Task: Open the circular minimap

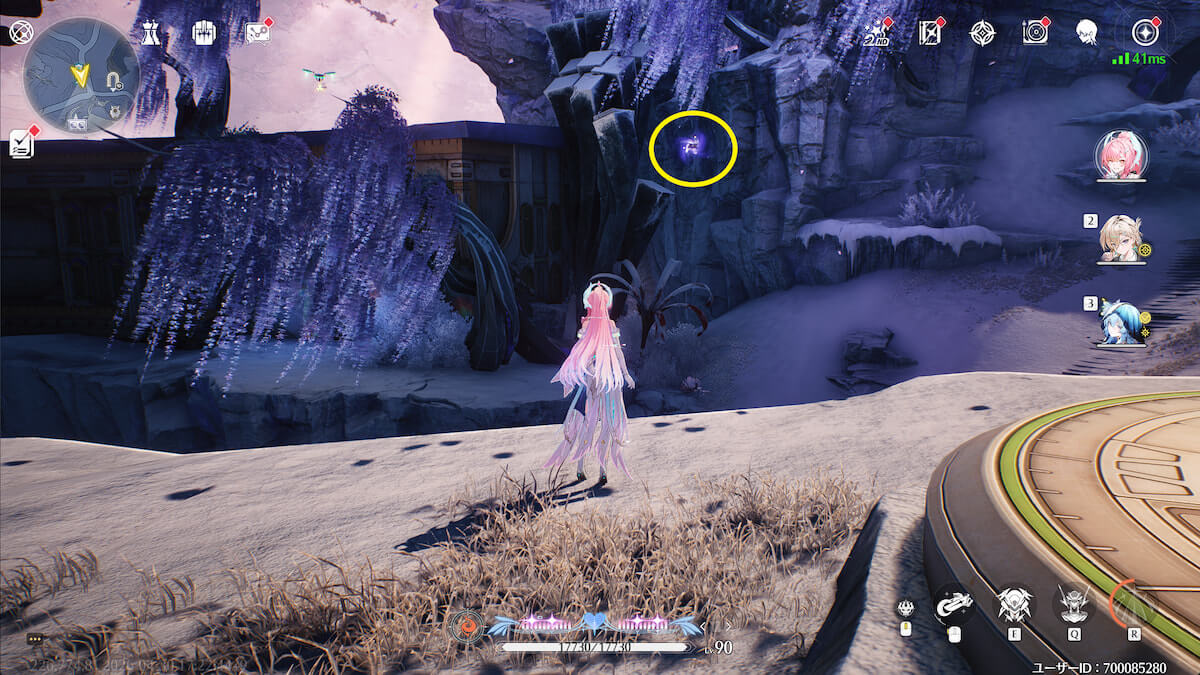Action: point(80,75)
